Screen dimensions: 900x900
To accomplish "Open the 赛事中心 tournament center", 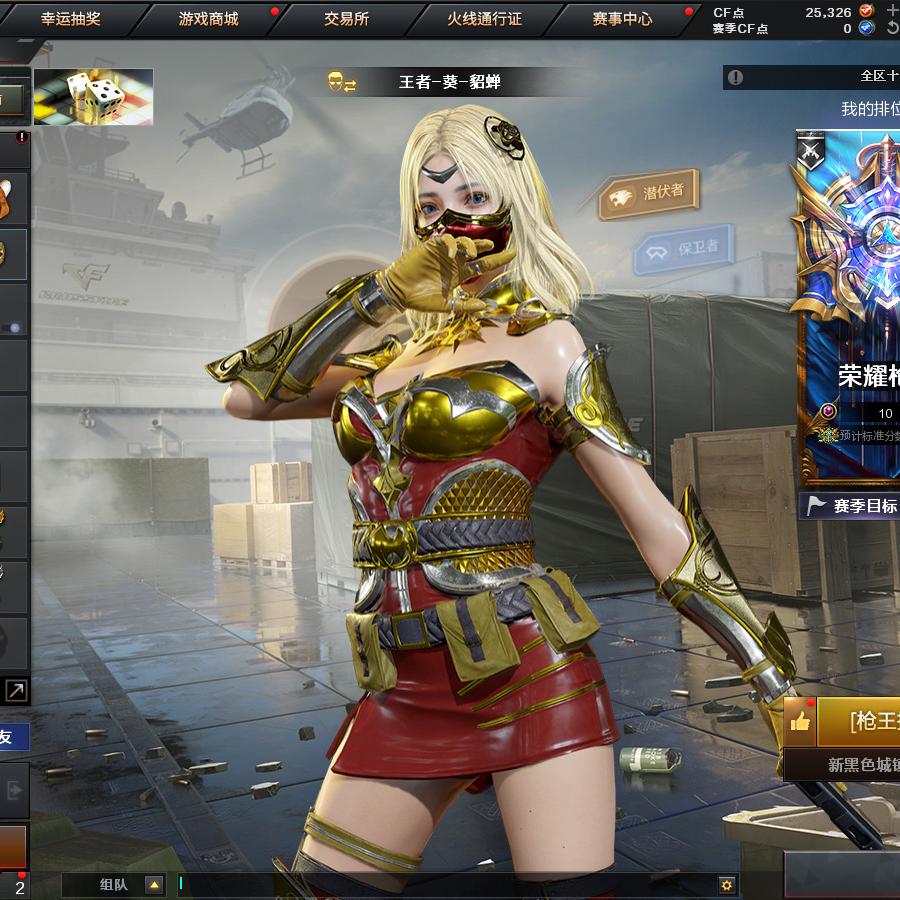I will 622,19.
